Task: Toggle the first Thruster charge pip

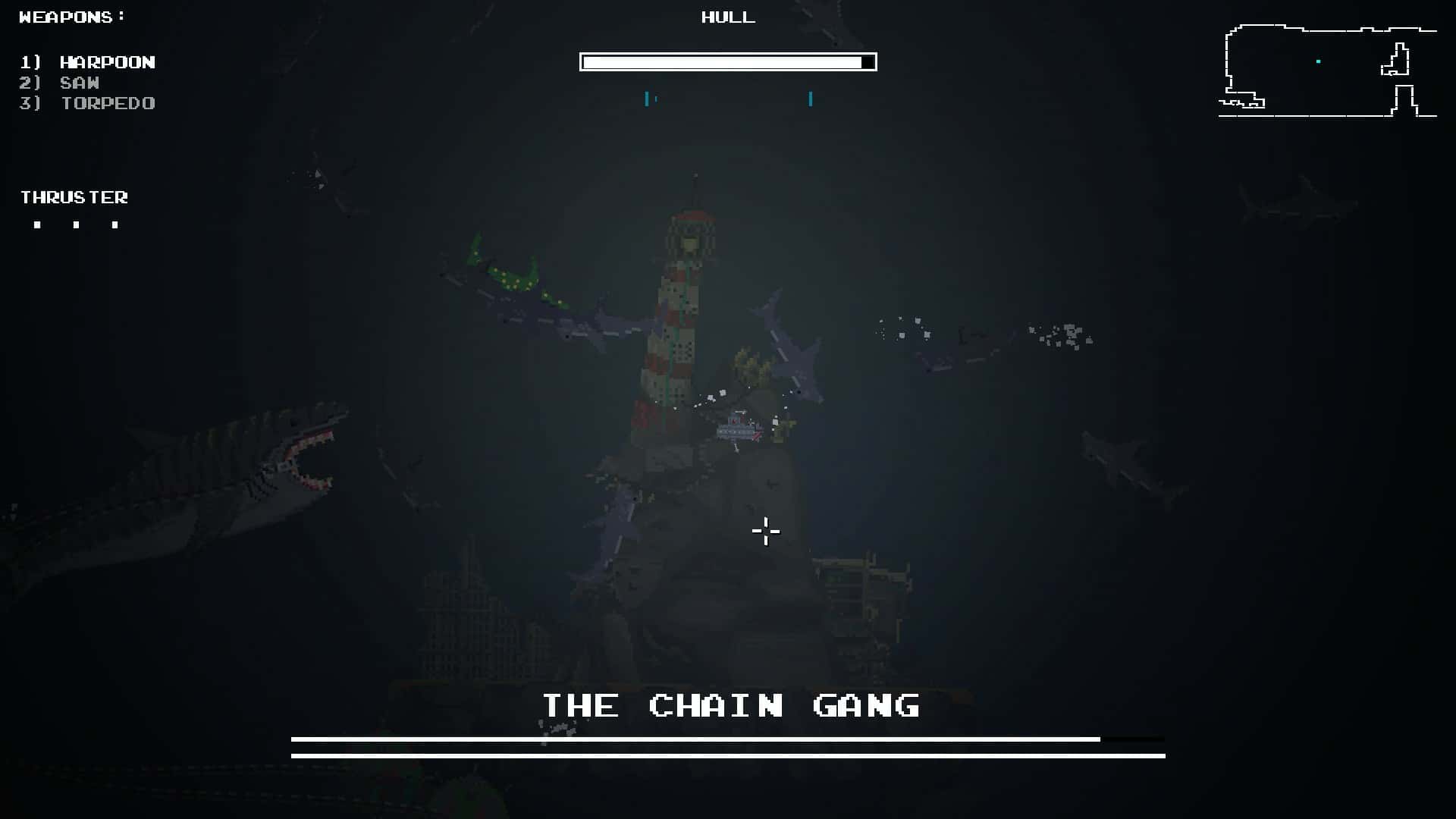Action: point(38,224)
